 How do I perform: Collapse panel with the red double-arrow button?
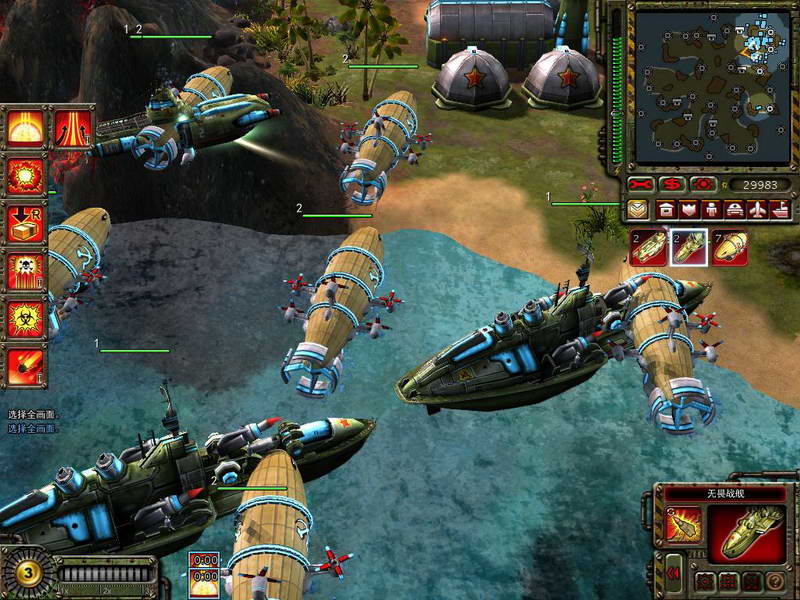coord(672,573)
